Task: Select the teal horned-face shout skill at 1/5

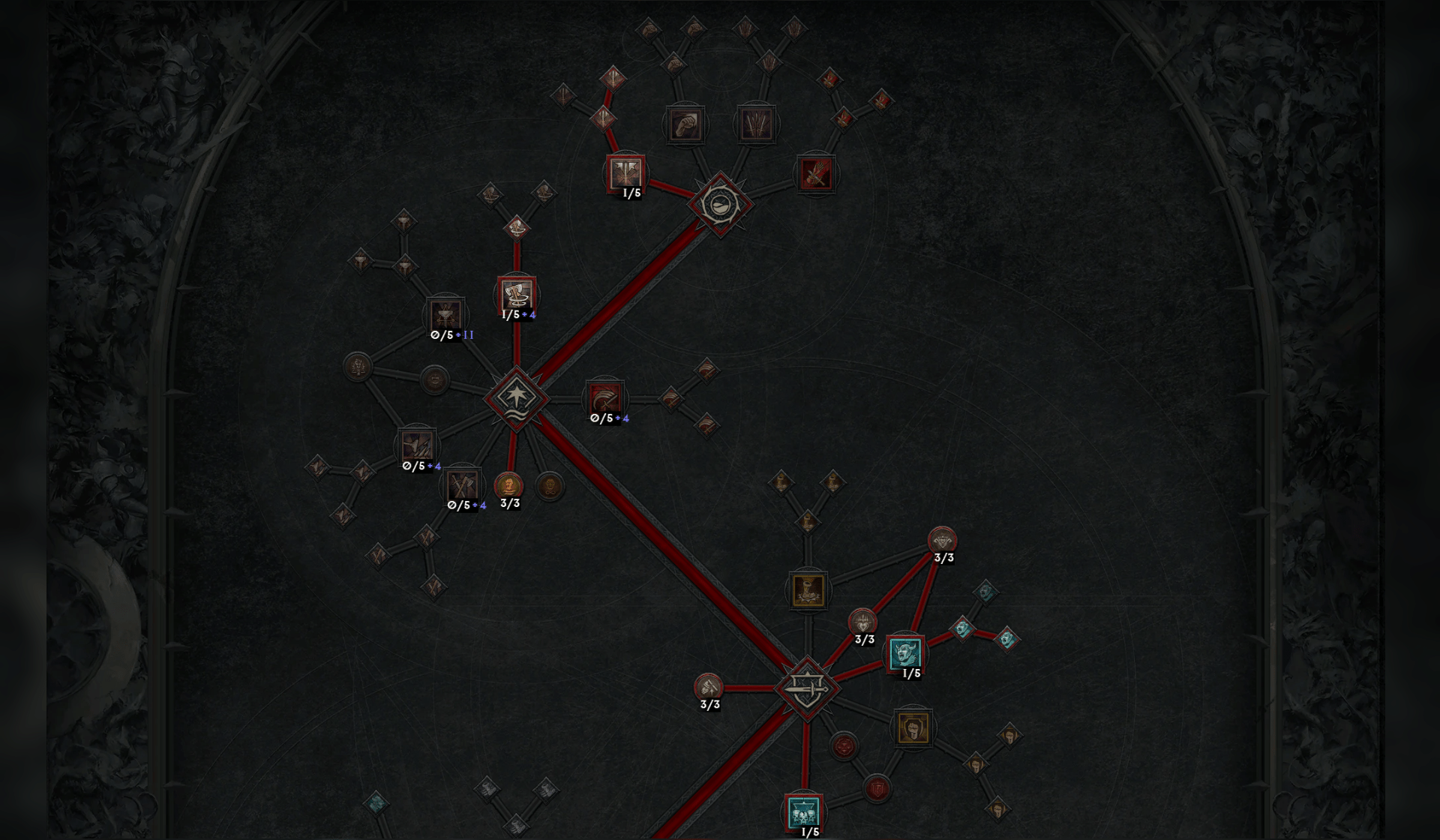Action: [x=905, y=652]
